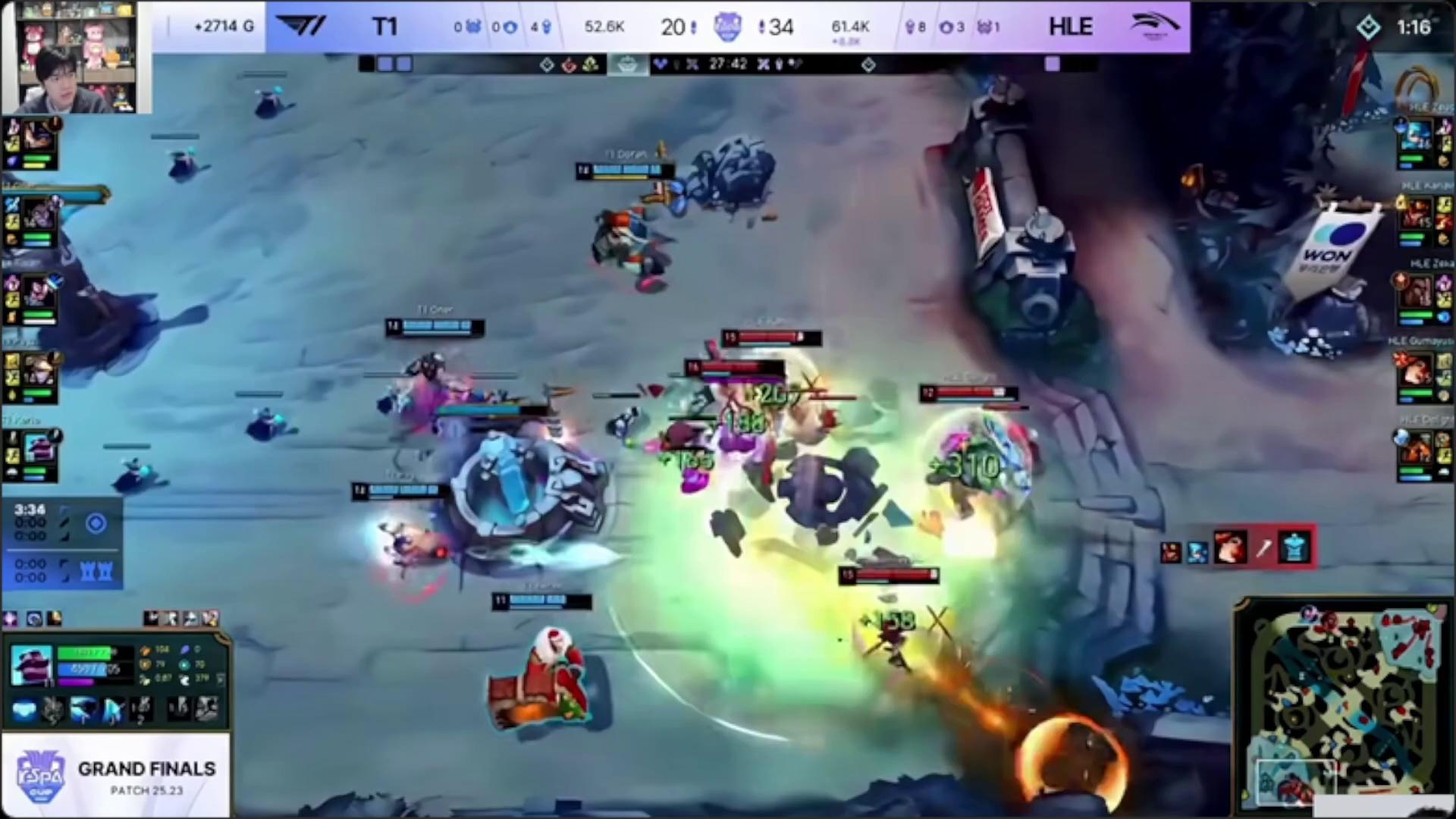
Task: Select the T1 team name label
Action: [385, 27]
